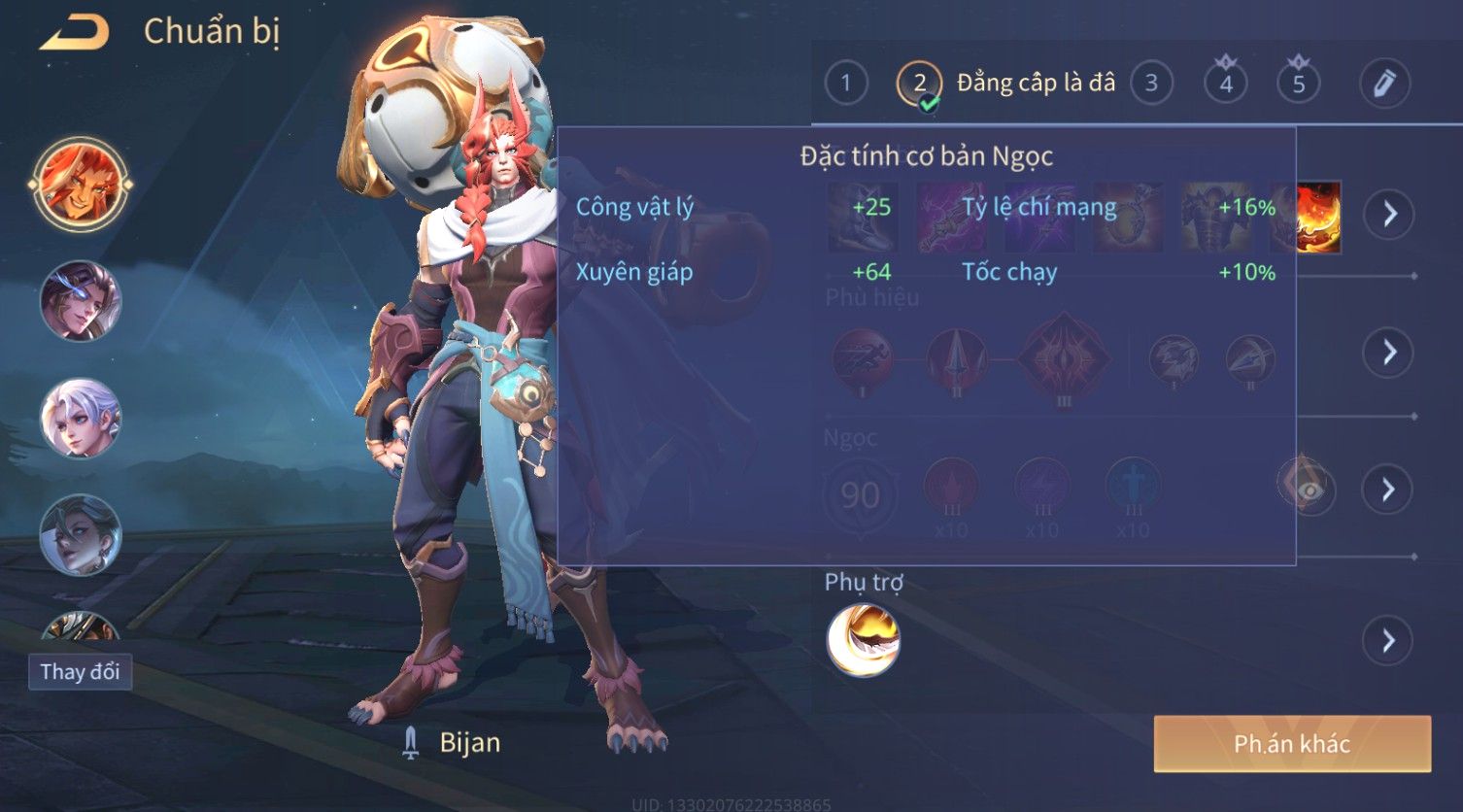Click the Thay đổi button

click(80, 671)
